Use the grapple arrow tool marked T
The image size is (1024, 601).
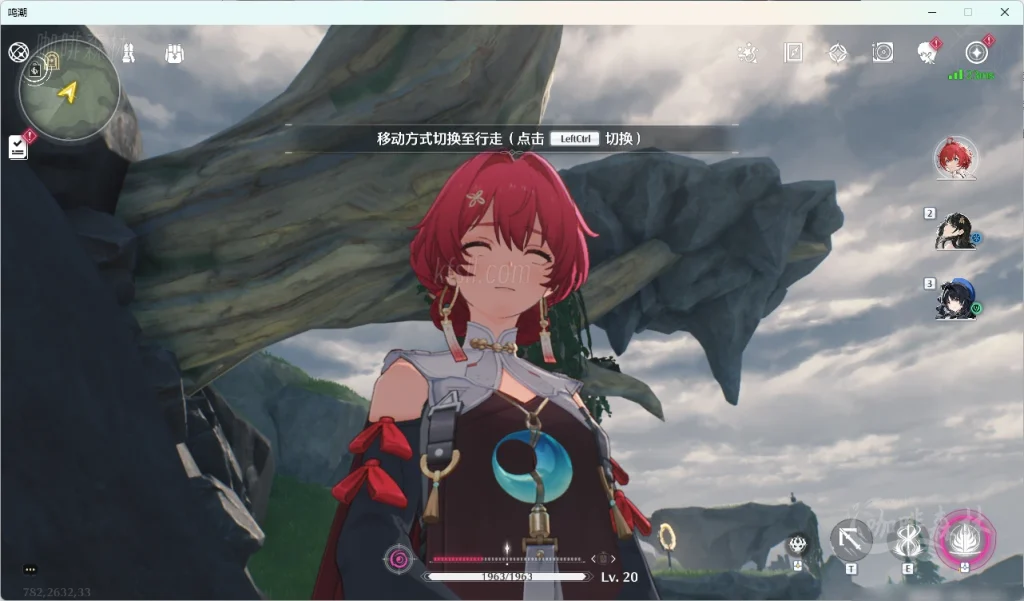851,541
